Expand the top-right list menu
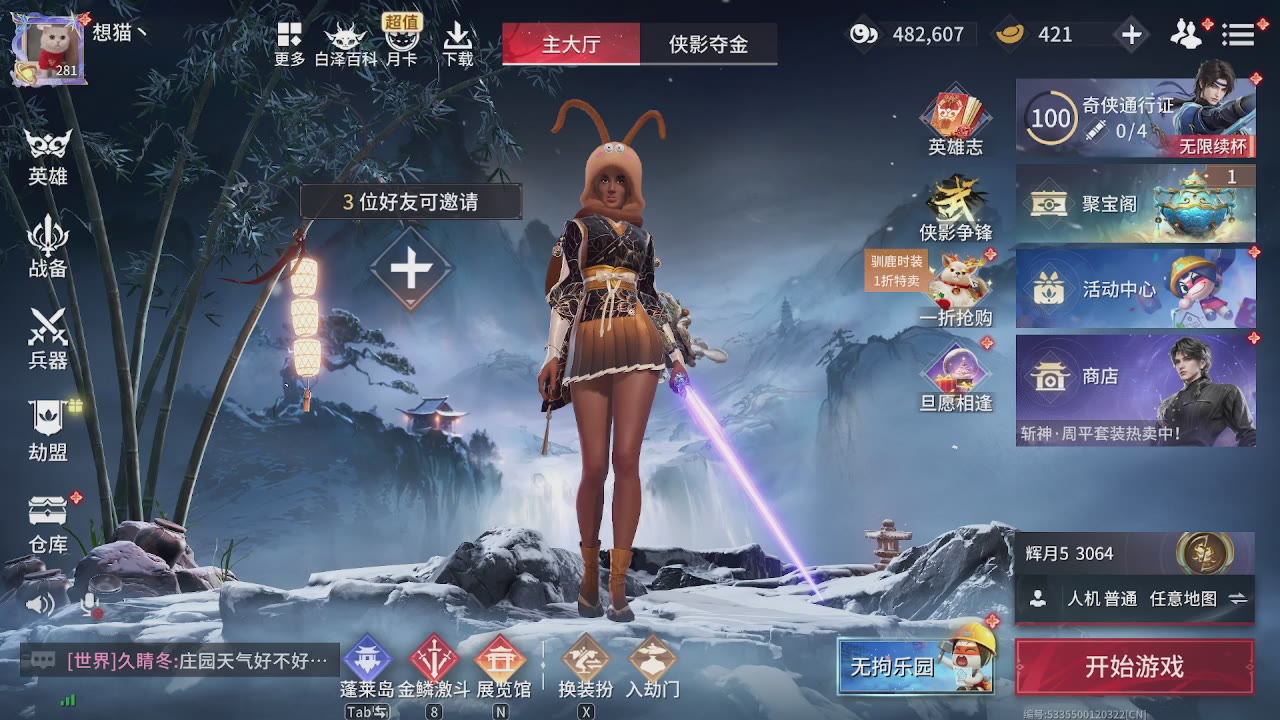The height and width of the screenshot is (720, 1280). click(x=1238, y=33)
